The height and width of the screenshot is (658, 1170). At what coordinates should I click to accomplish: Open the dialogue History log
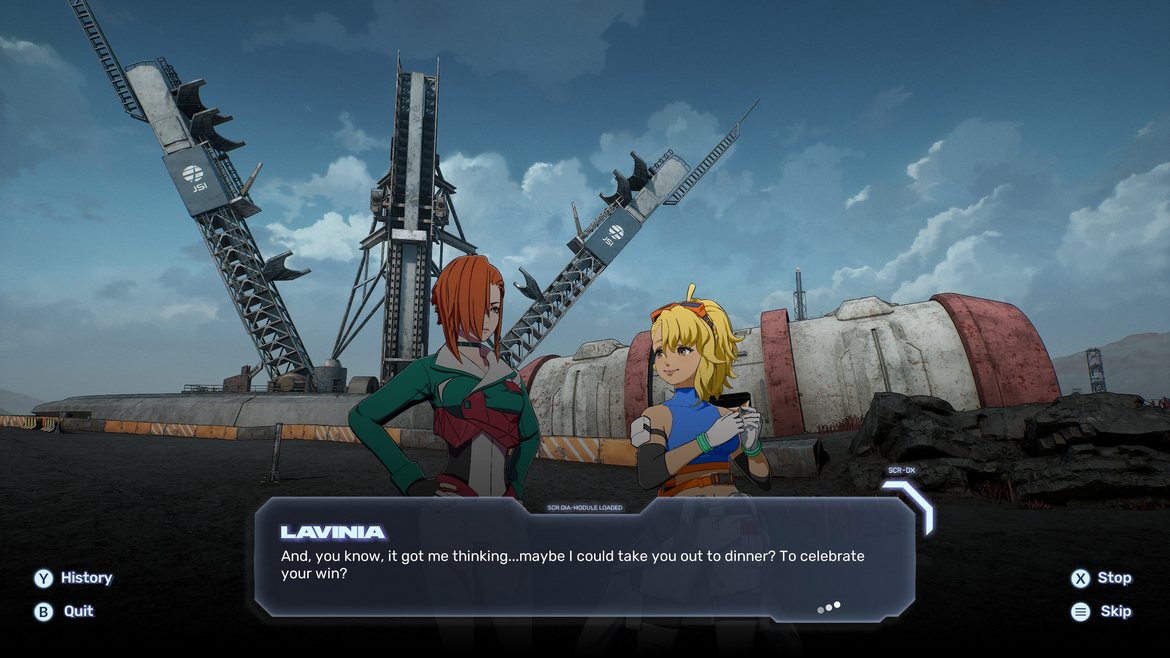(73, 578)
